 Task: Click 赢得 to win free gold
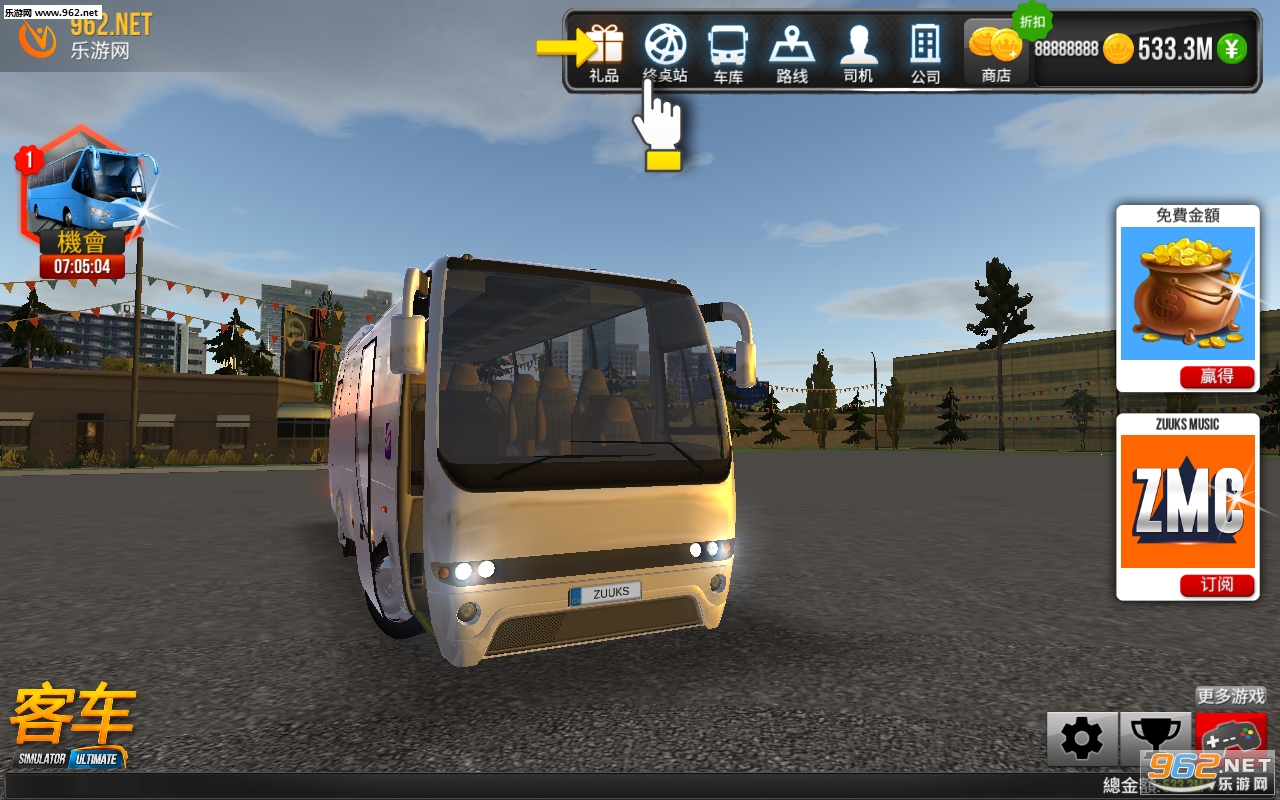click(x=1217, y=376)
